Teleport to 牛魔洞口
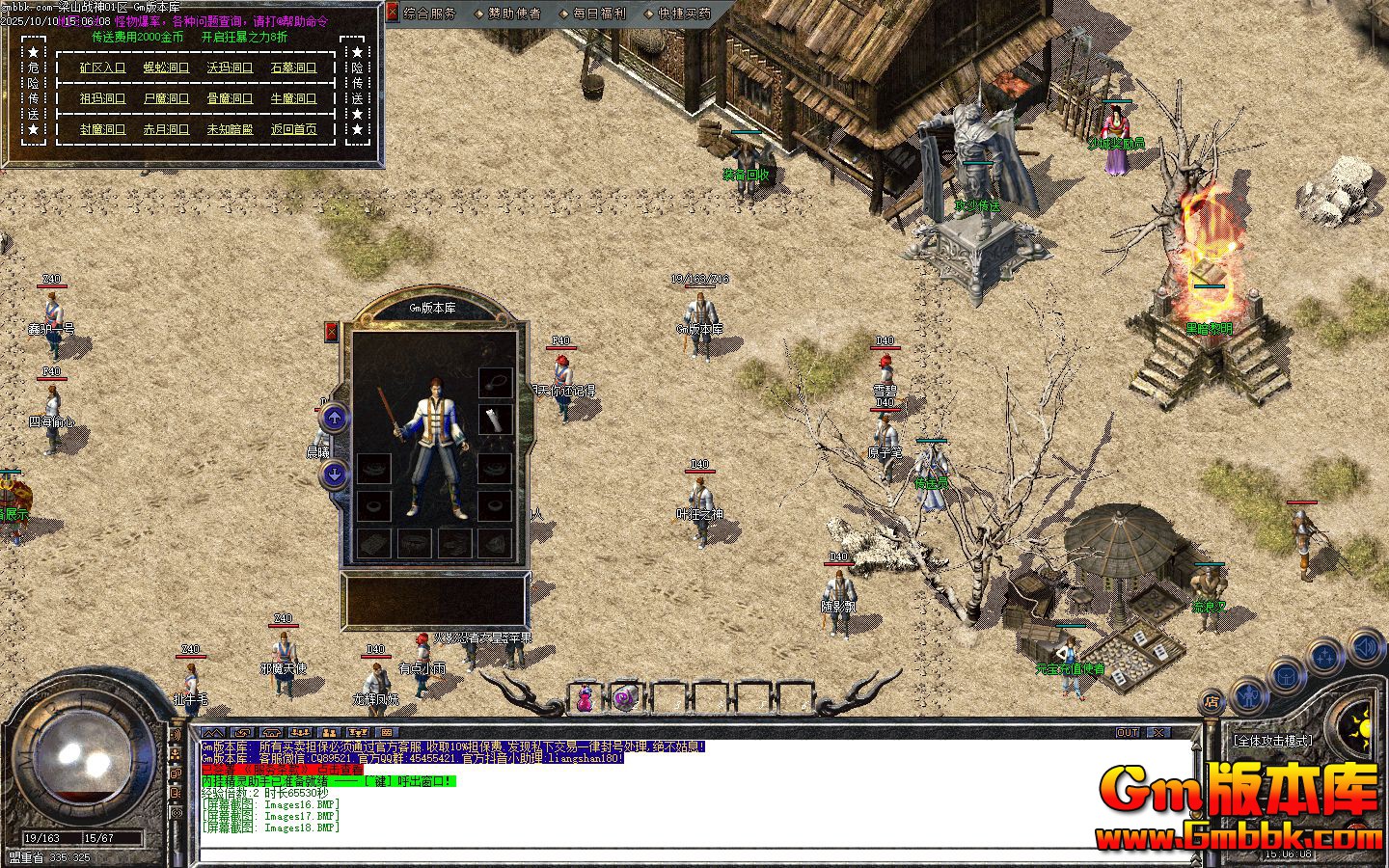Image resolution: width=1389 pixels, height=868 pixels. click(293, 98)
